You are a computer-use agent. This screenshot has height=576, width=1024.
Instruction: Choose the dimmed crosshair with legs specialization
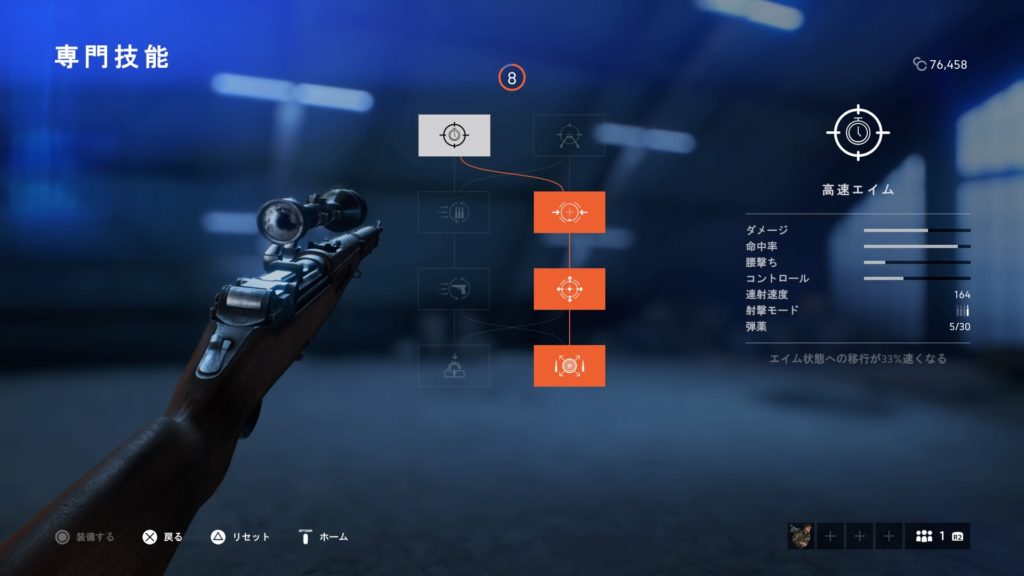[x=569, y=135]
